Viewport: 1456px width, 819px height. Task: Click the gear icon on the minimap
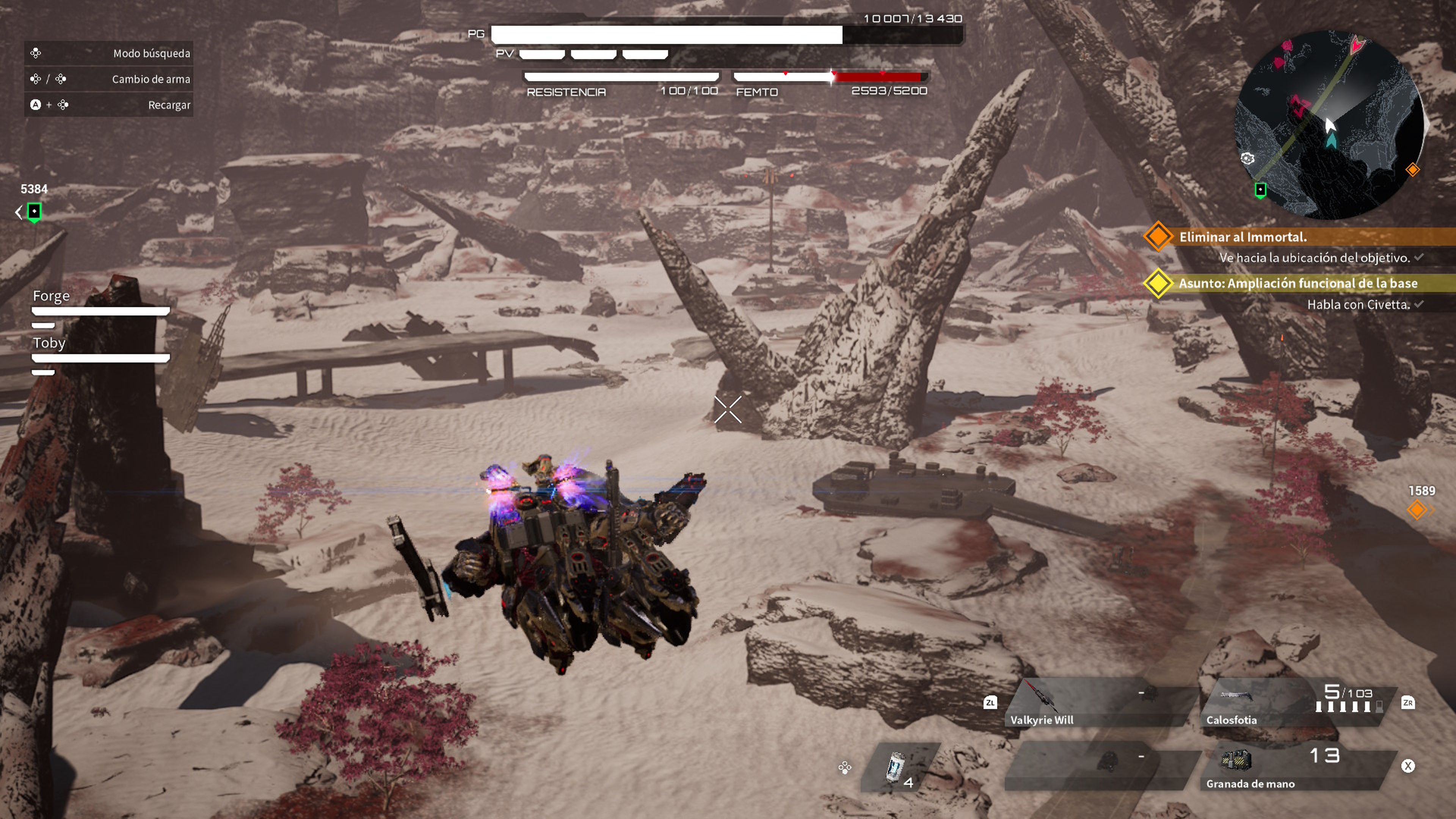click(x=1247, y=159)
